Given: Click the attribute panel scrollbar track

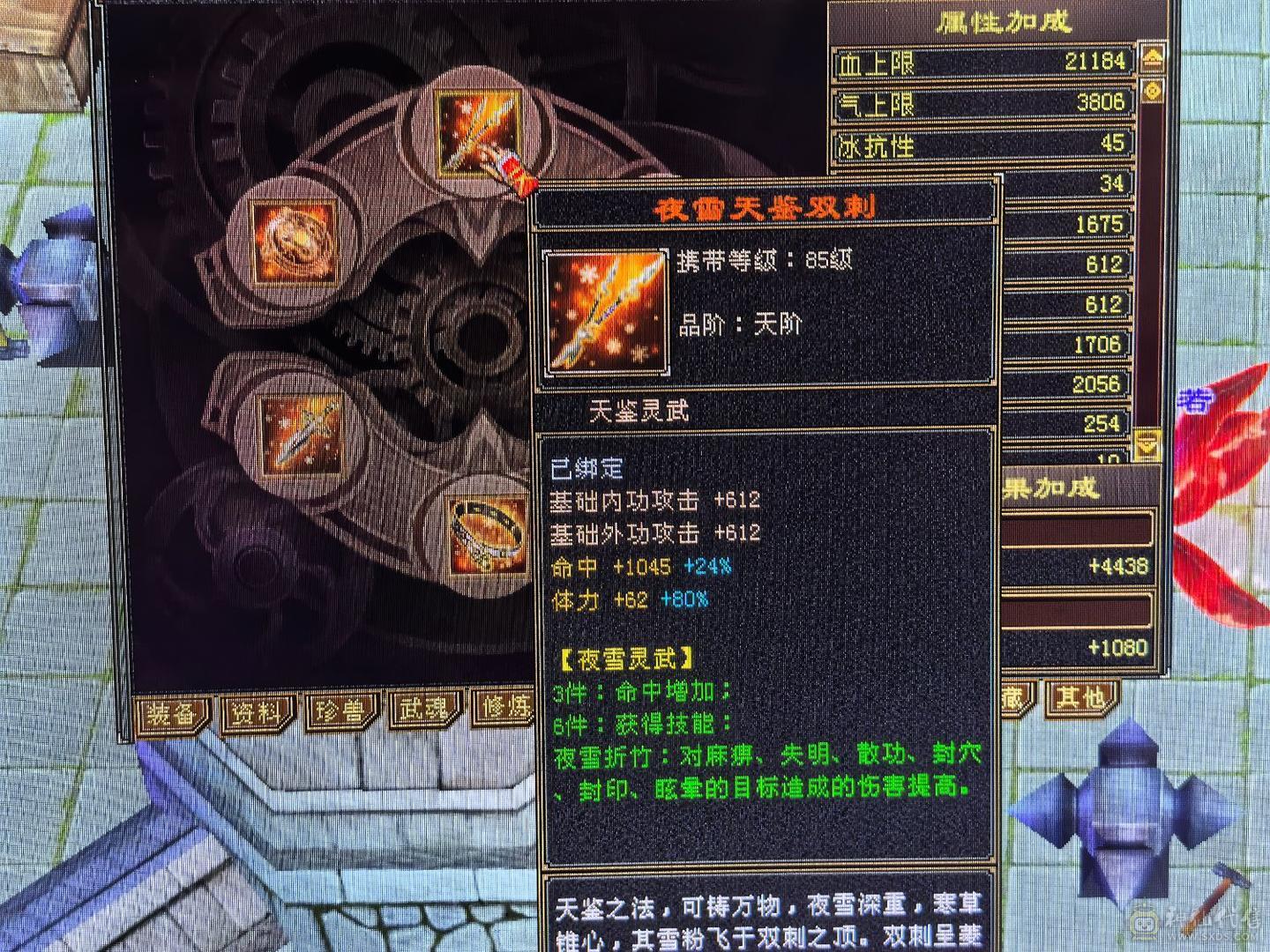Looking at the screenshot, I should coord(1152,264).
